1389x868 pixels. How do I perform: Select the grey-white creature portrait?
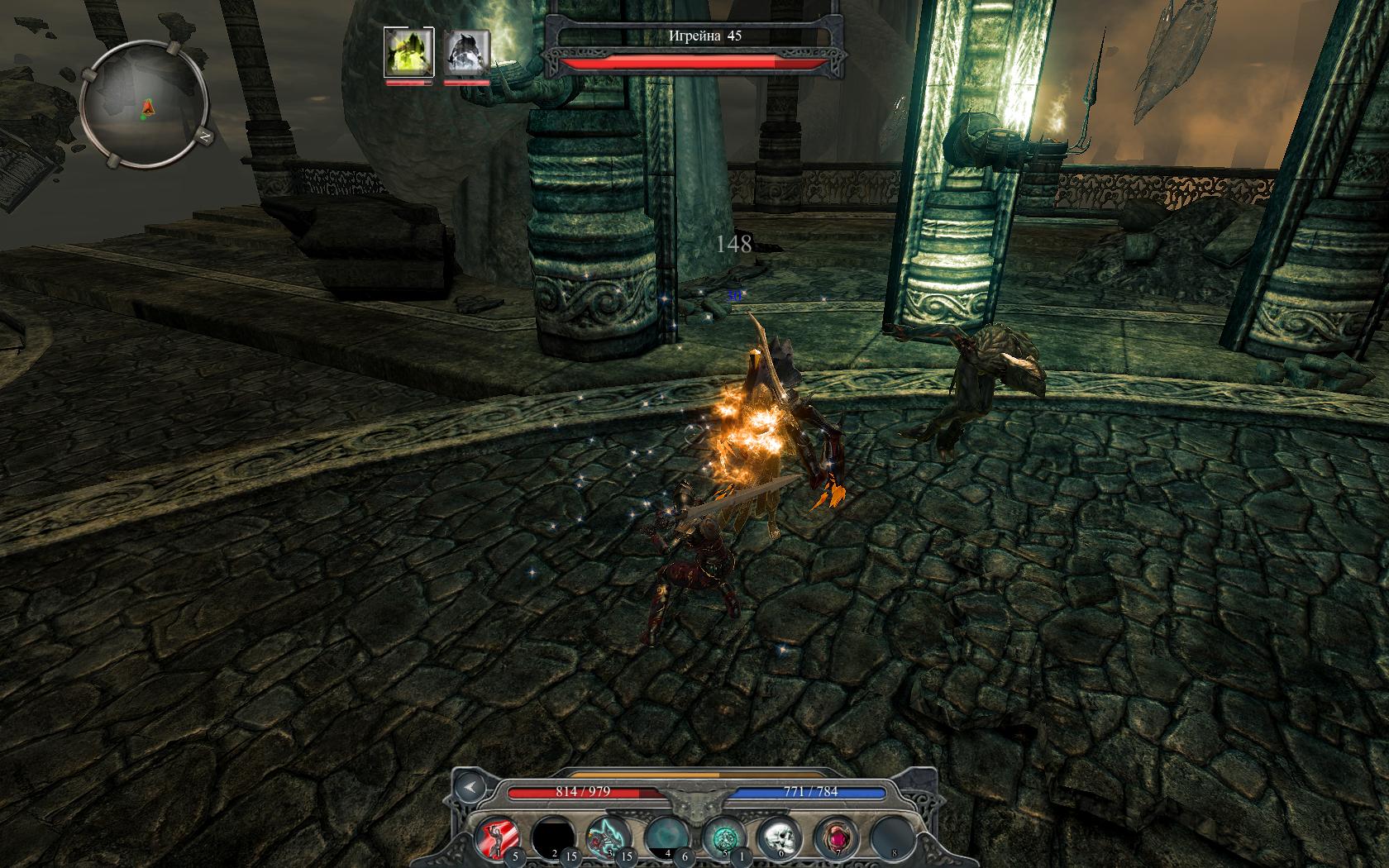[468, 52]
